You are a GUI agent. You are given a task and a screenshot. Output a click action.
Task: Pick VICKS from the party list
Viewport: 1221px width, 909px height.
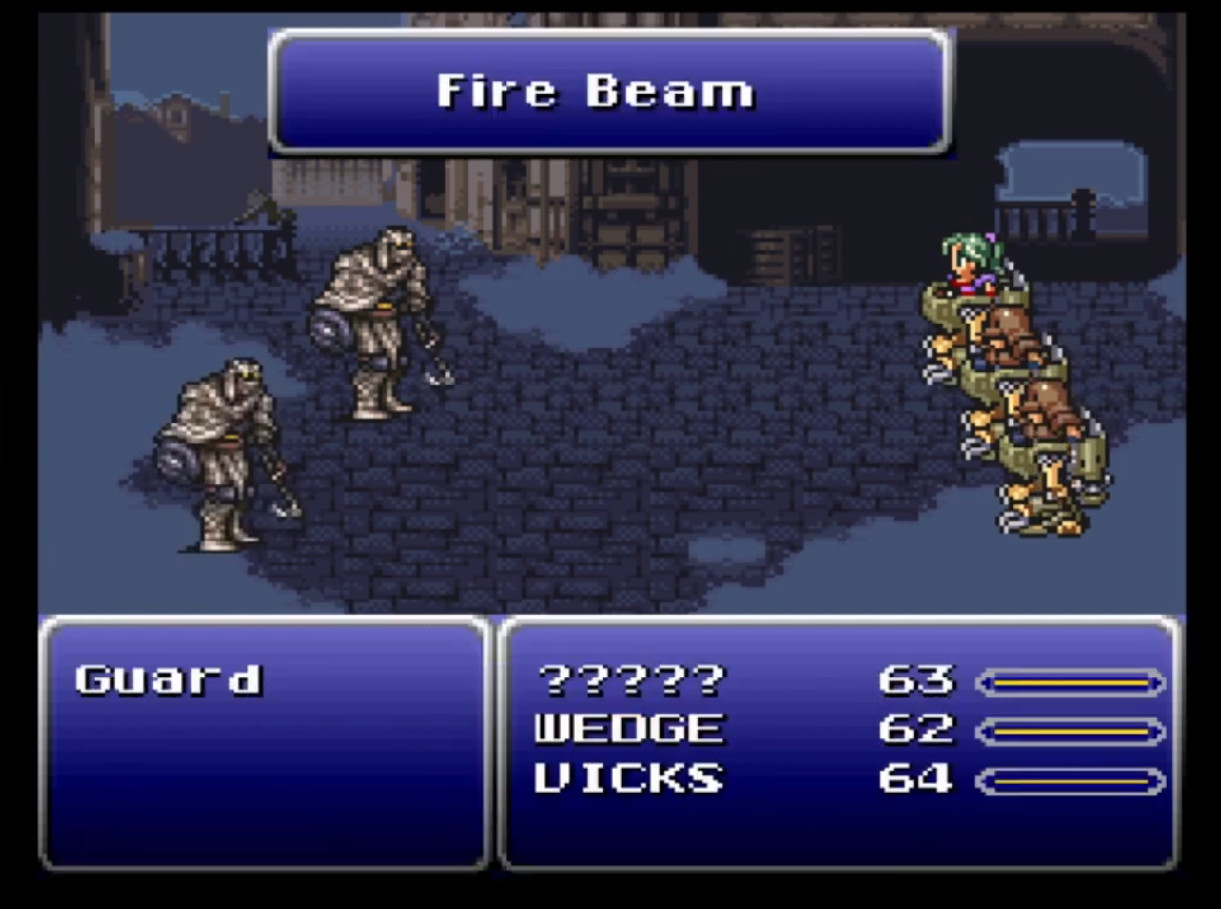click(628, 778)
